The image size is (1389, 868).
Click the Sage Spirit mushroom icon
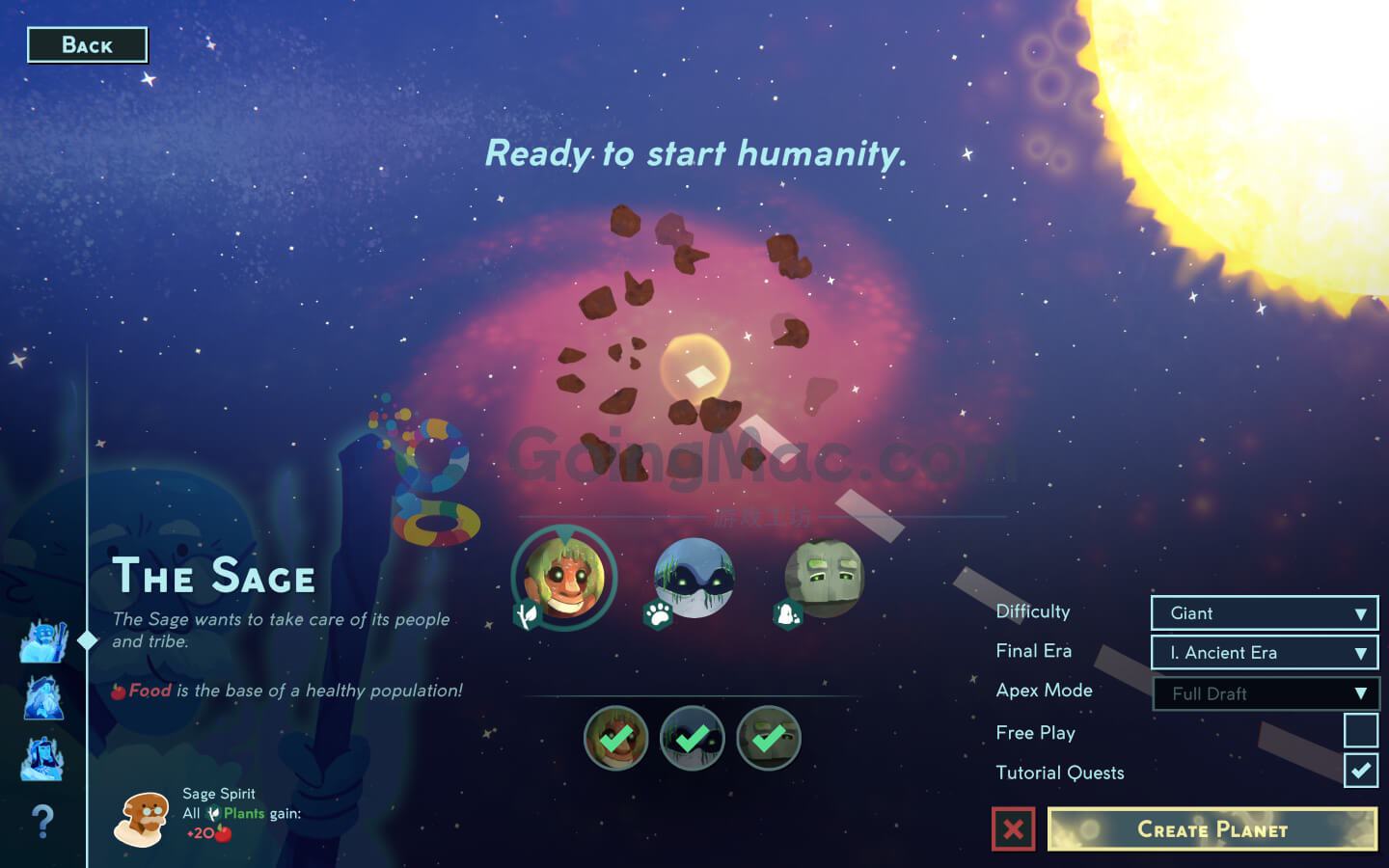pos(143,818)
